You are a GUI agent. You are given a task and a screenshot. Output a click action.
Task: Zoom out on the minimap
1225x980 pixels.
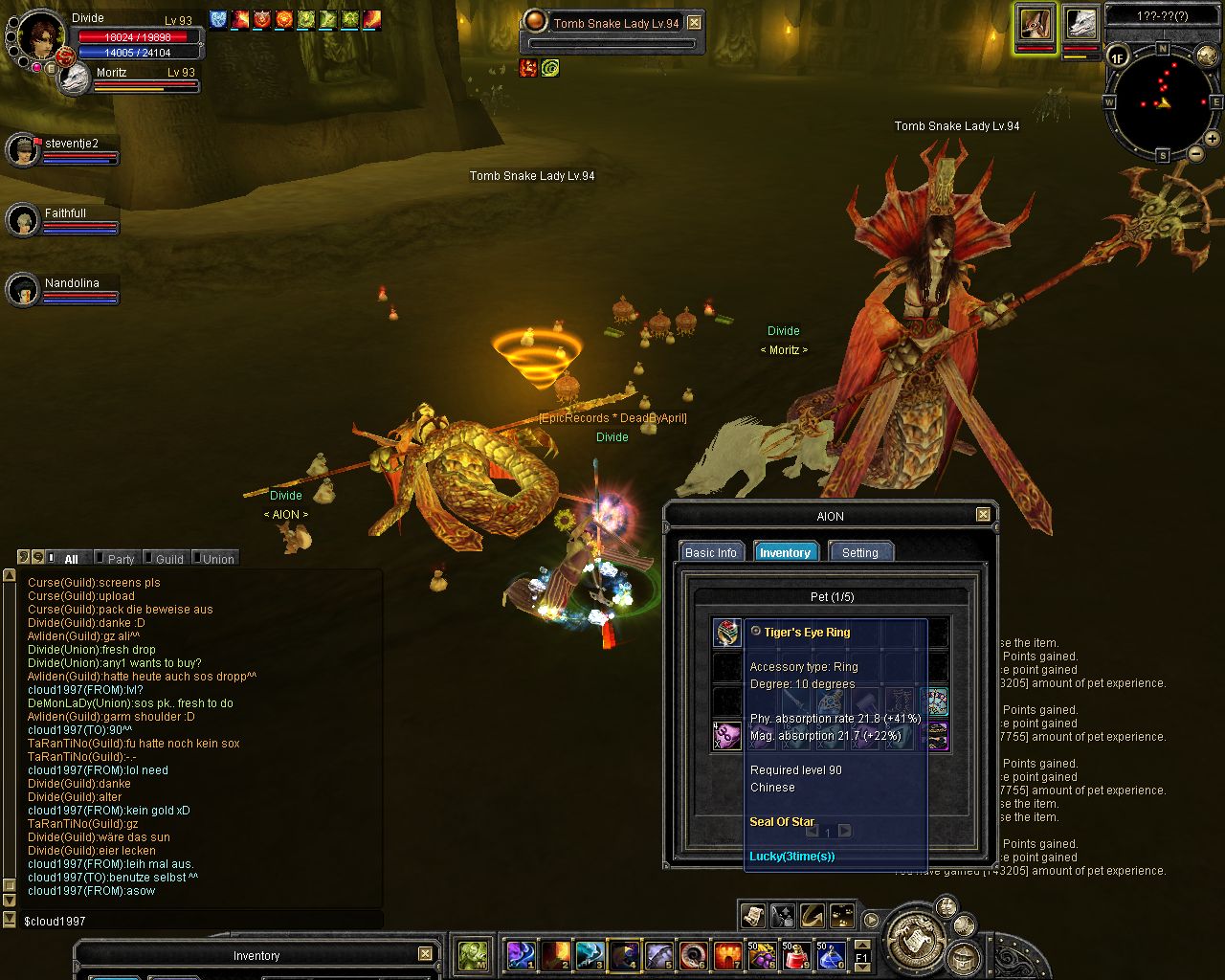1196,153
